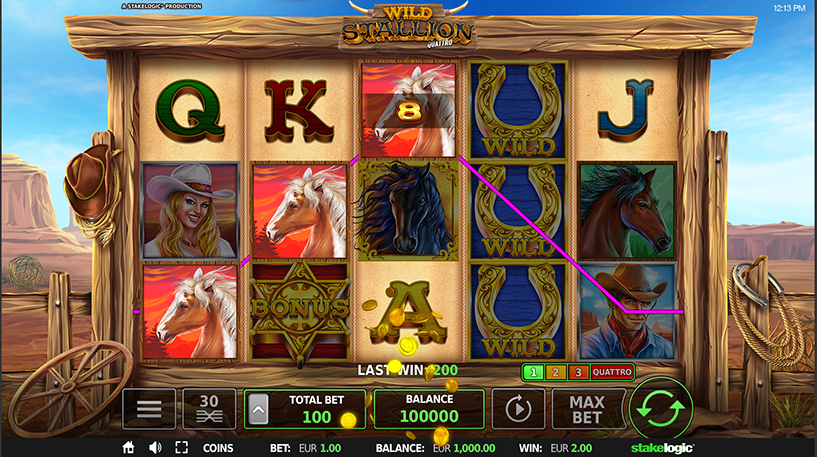This screenshot has width=817, height=457.
Task: Click the MAX BET button
Action: [x=588, y=408]
